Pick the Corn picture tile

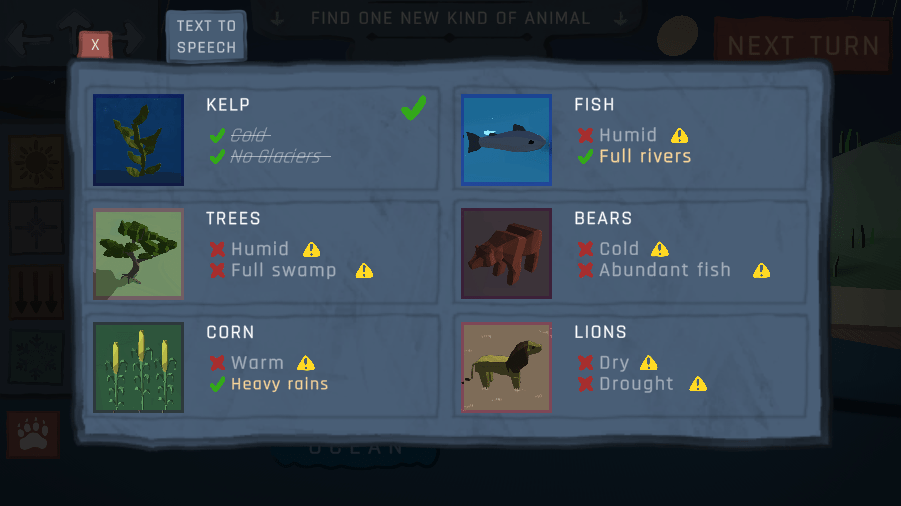(x=138, y=367)
